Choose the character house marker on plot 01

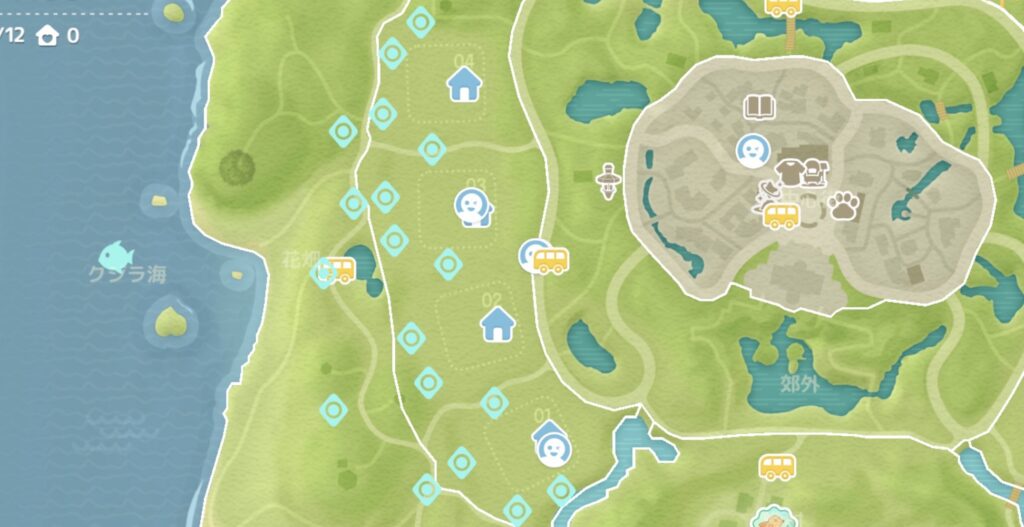[x=550, y=446]
